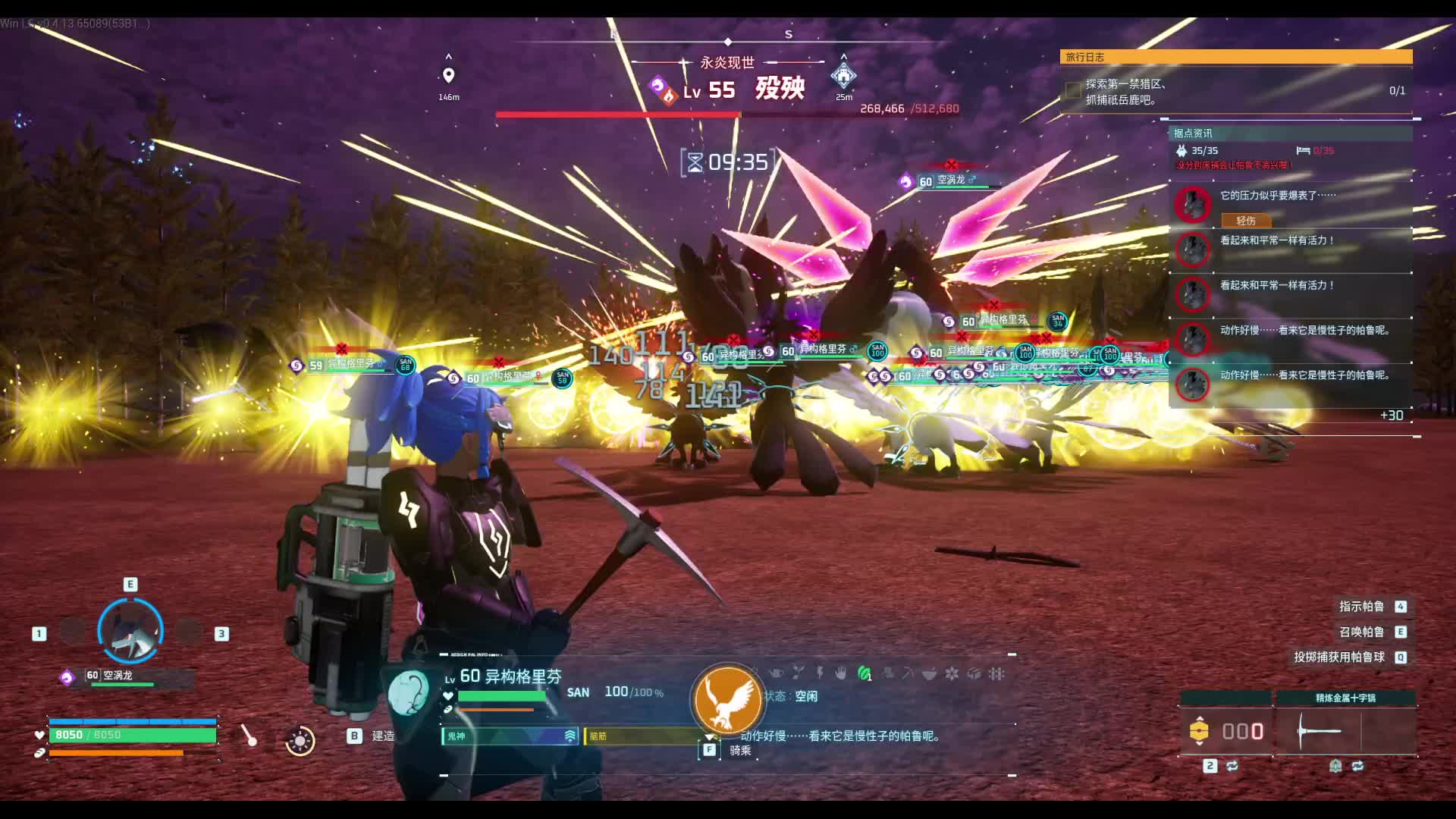Expand the +30 additional notifications count
The height and width of the screenshot is (819, 1456).
(x=1392, y=416)
